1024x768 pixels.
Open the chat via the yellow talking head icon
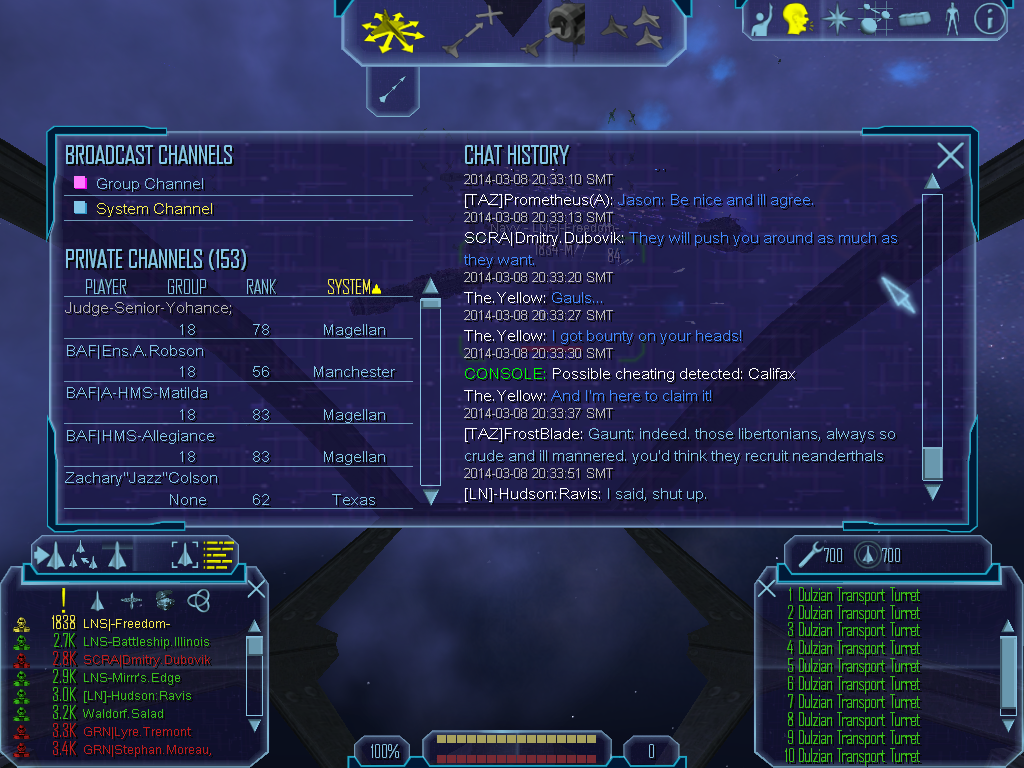tap(796, 18)
